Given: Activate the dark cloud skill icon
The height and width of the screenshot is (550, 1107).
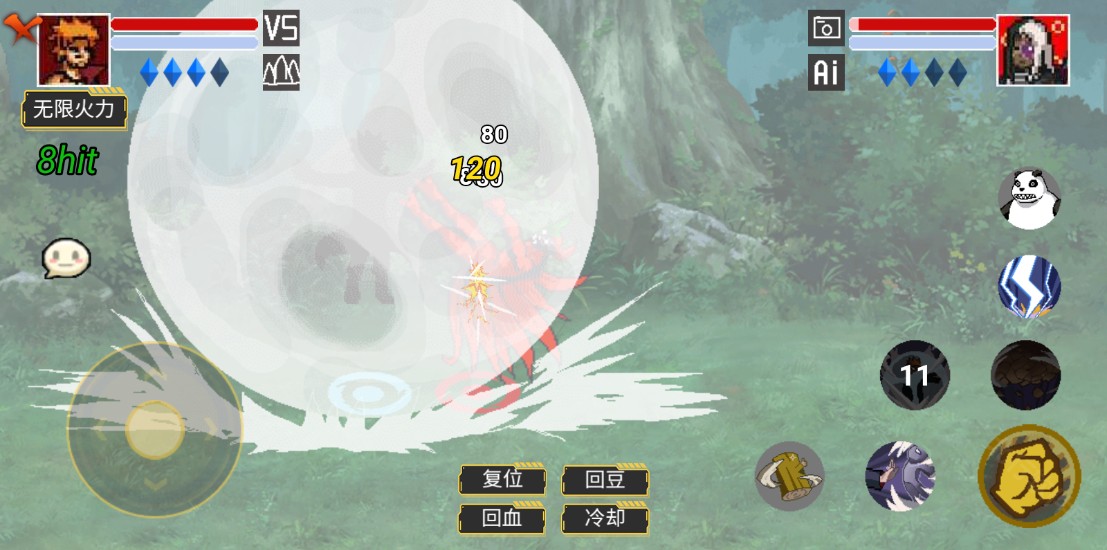Looking at the screenshot, I should tap(1025, 375).
